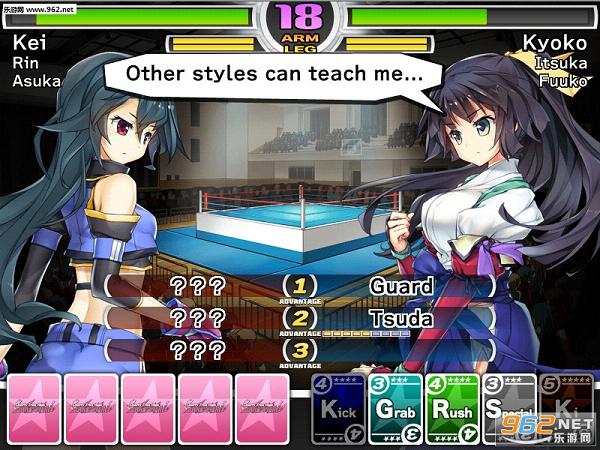
Task: Select the Kick card
Action: 339,409
